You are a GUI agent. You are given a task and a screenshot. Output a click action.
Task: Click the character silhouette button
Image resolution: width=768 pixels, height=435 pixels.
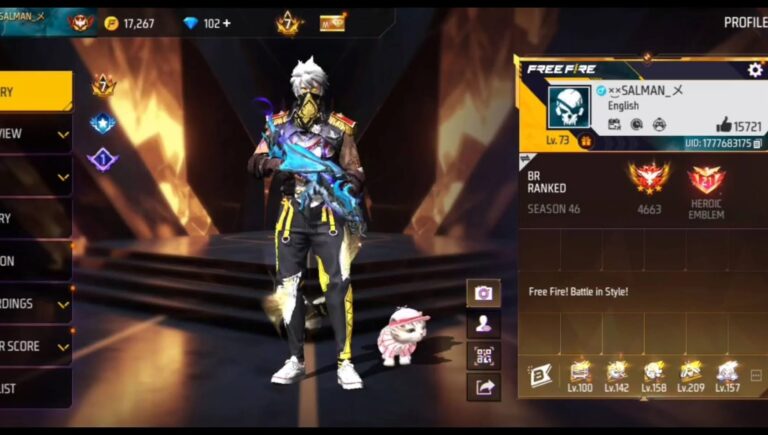(x=483, y=324)
